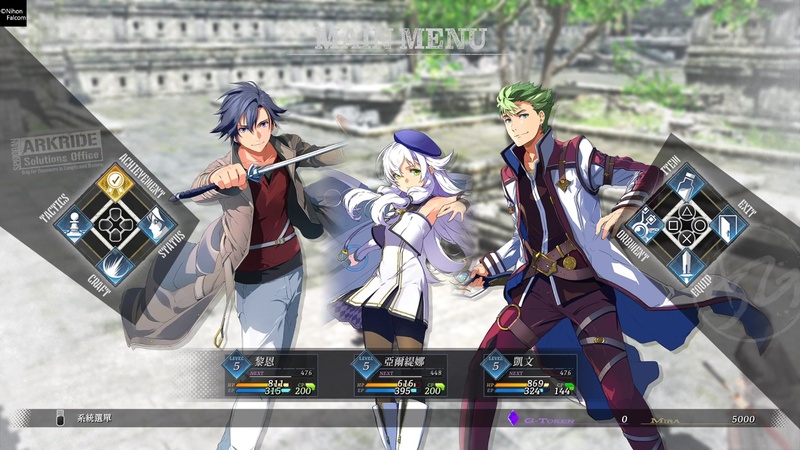Open the Achievement menu with the gold medal
Viewport: 800px width, 450px height.
click(116, 183)
